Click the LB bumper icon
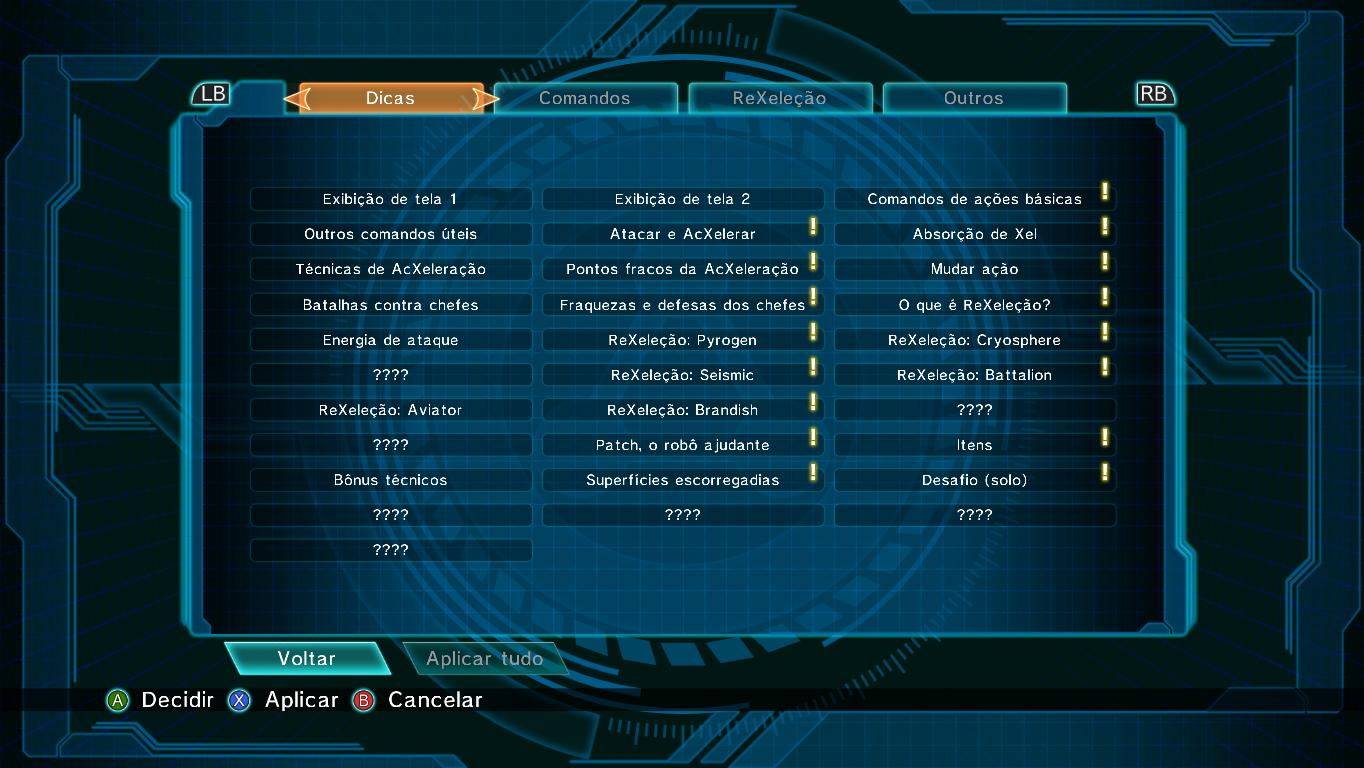 [212, 93]
